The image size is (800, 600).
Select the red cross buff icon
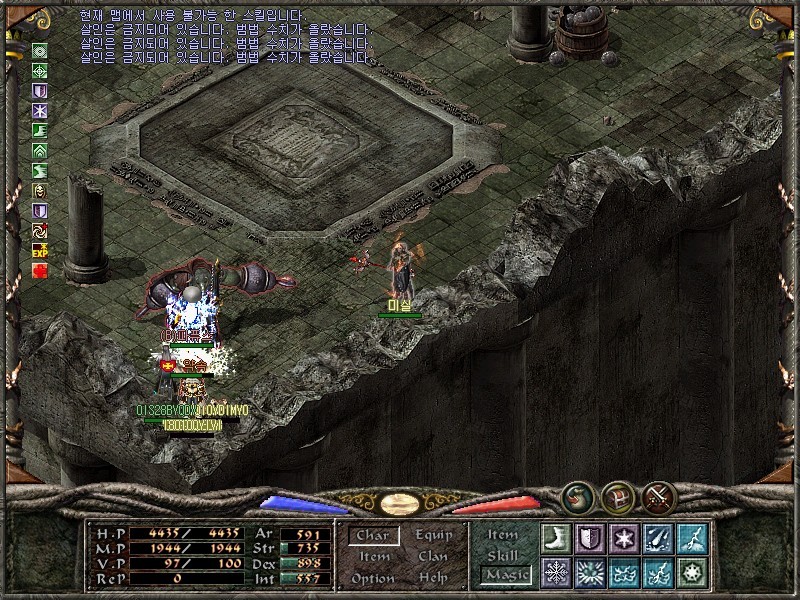coord(40,270)
